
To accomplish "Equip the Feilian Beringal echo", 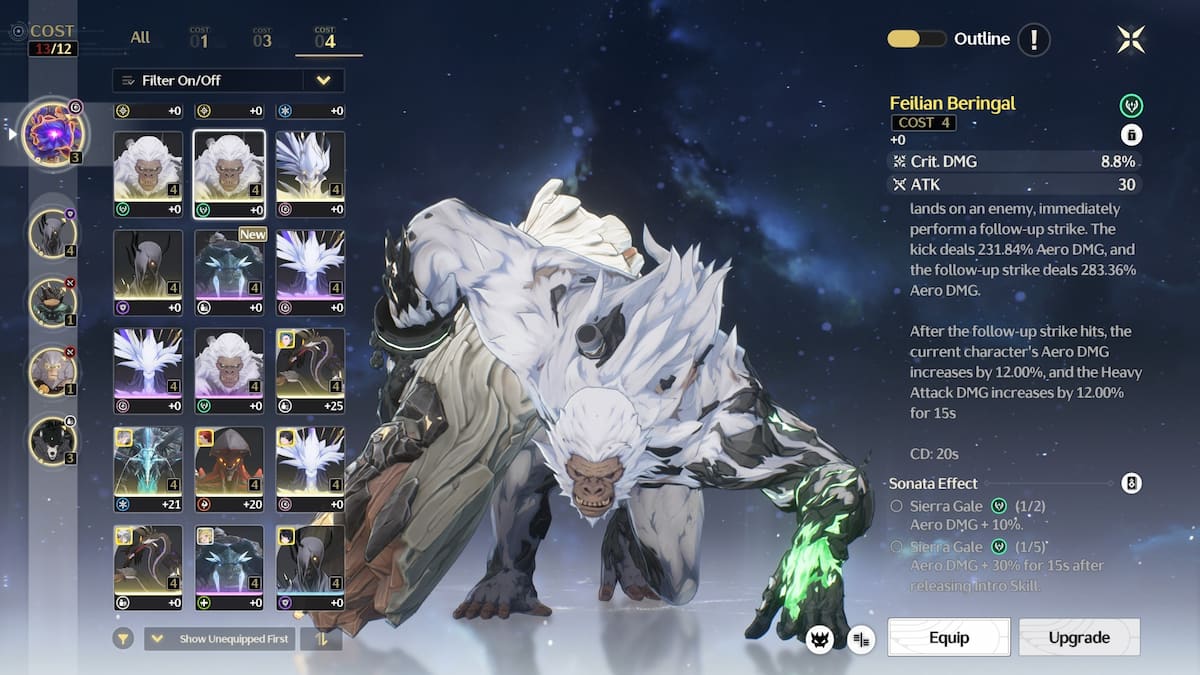I will pyautogui.click(x=948, y=637).
